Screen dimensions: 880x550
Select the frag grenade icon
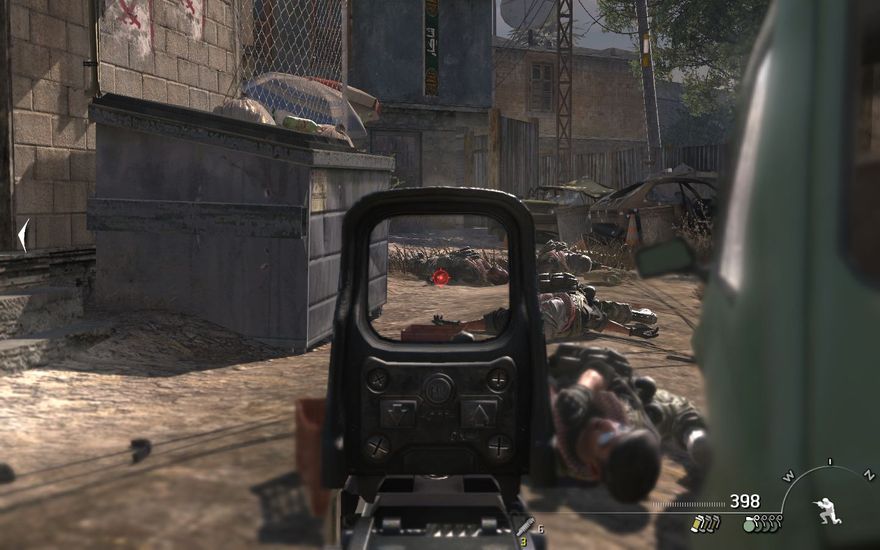pos(749,523)
